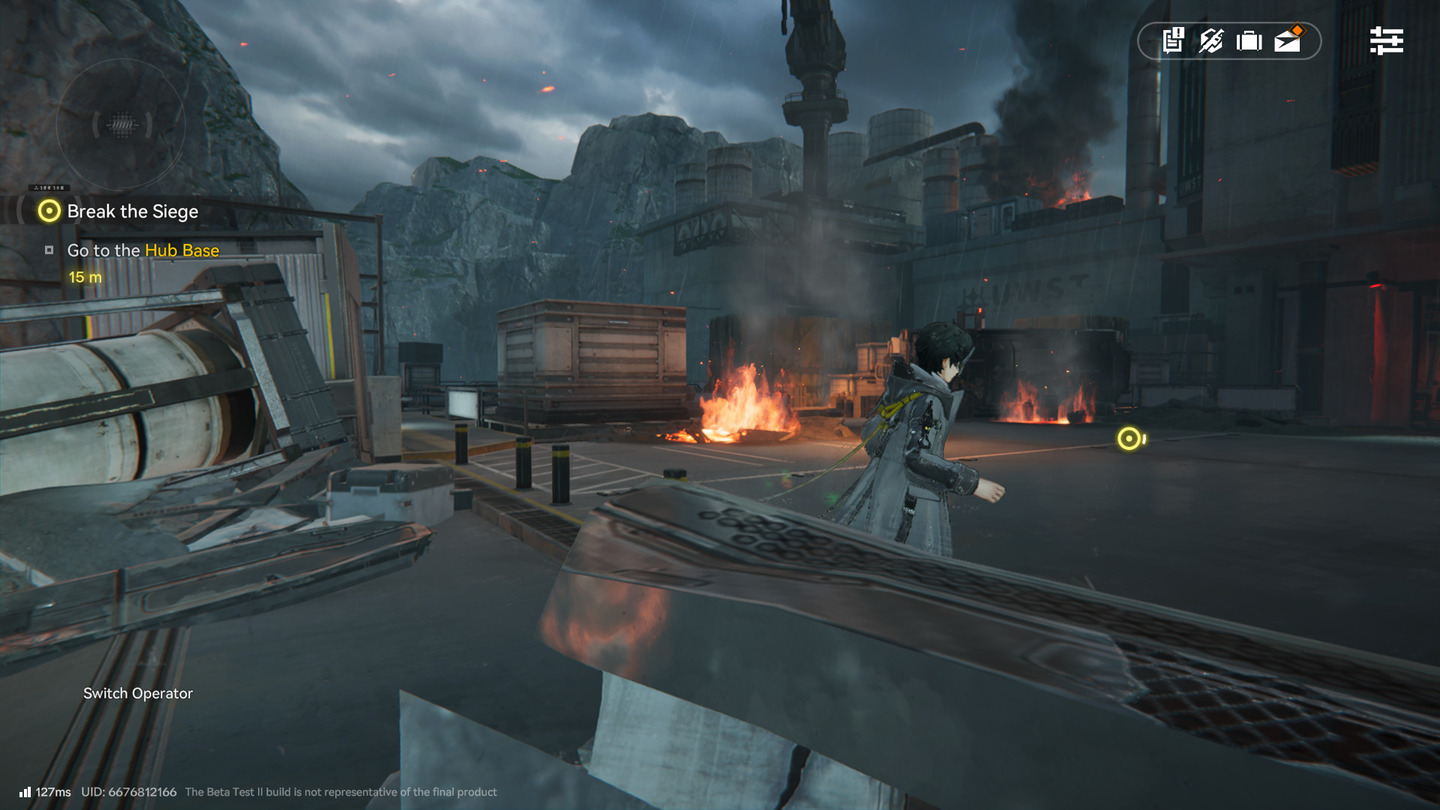Viewport: 1440px width, 810px height.
Task: Click the Switch Operator label
Action: pos(138,693)
